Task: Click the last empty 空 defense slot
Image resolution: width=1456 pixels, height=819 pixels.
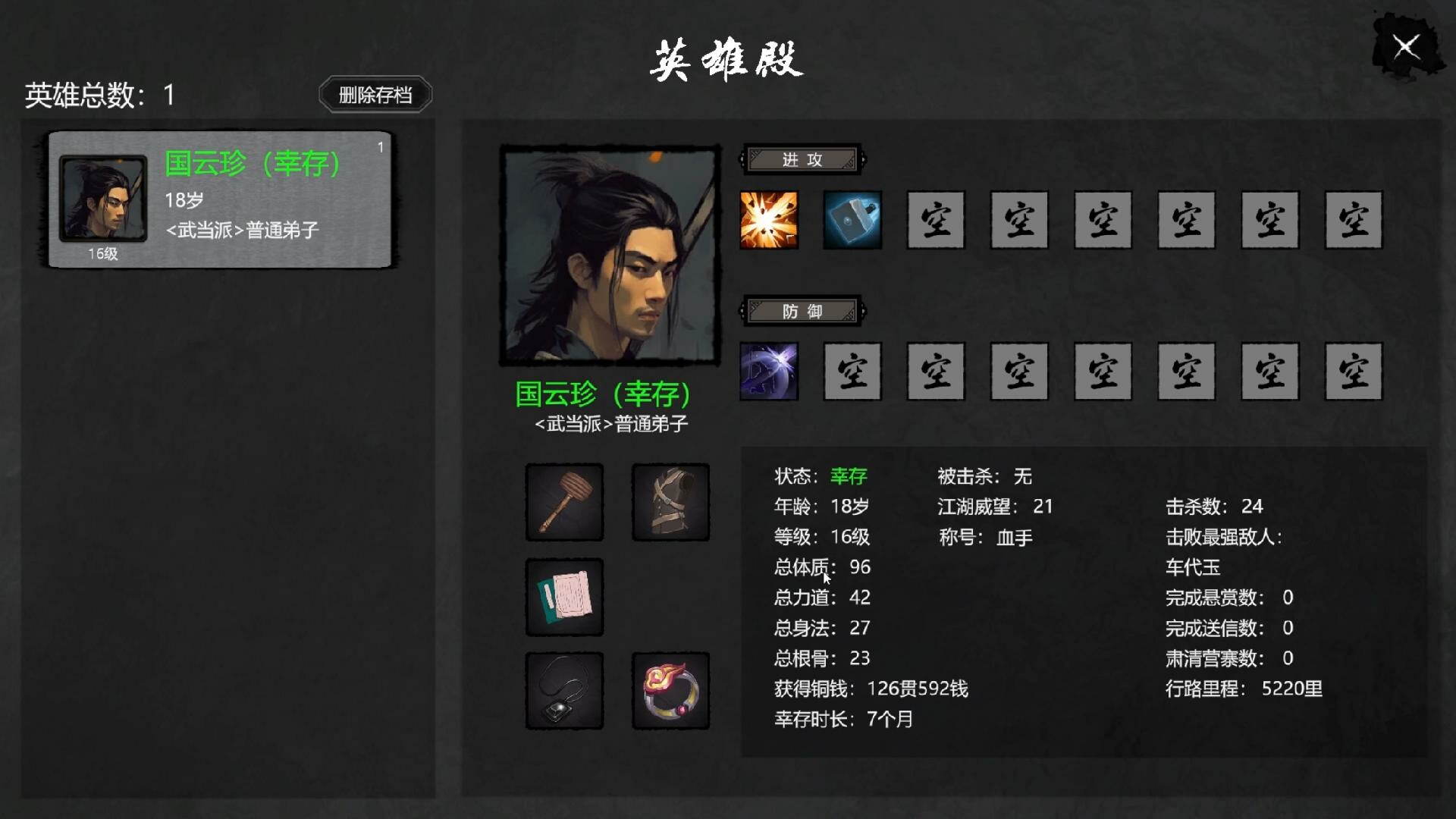Action: [1353, 372]
